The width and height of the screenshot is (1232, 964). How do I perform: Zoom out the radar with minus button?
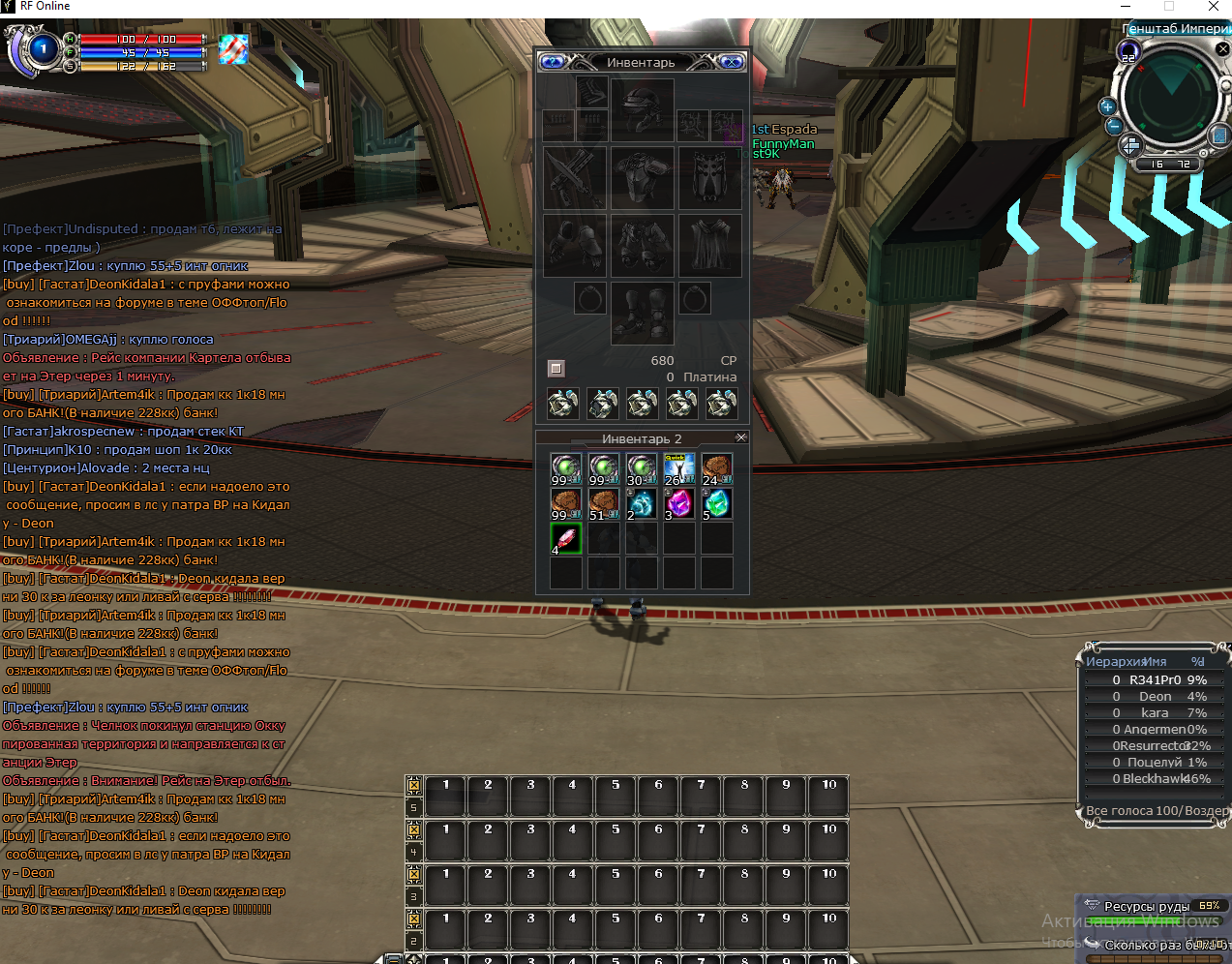(1114, 126)
